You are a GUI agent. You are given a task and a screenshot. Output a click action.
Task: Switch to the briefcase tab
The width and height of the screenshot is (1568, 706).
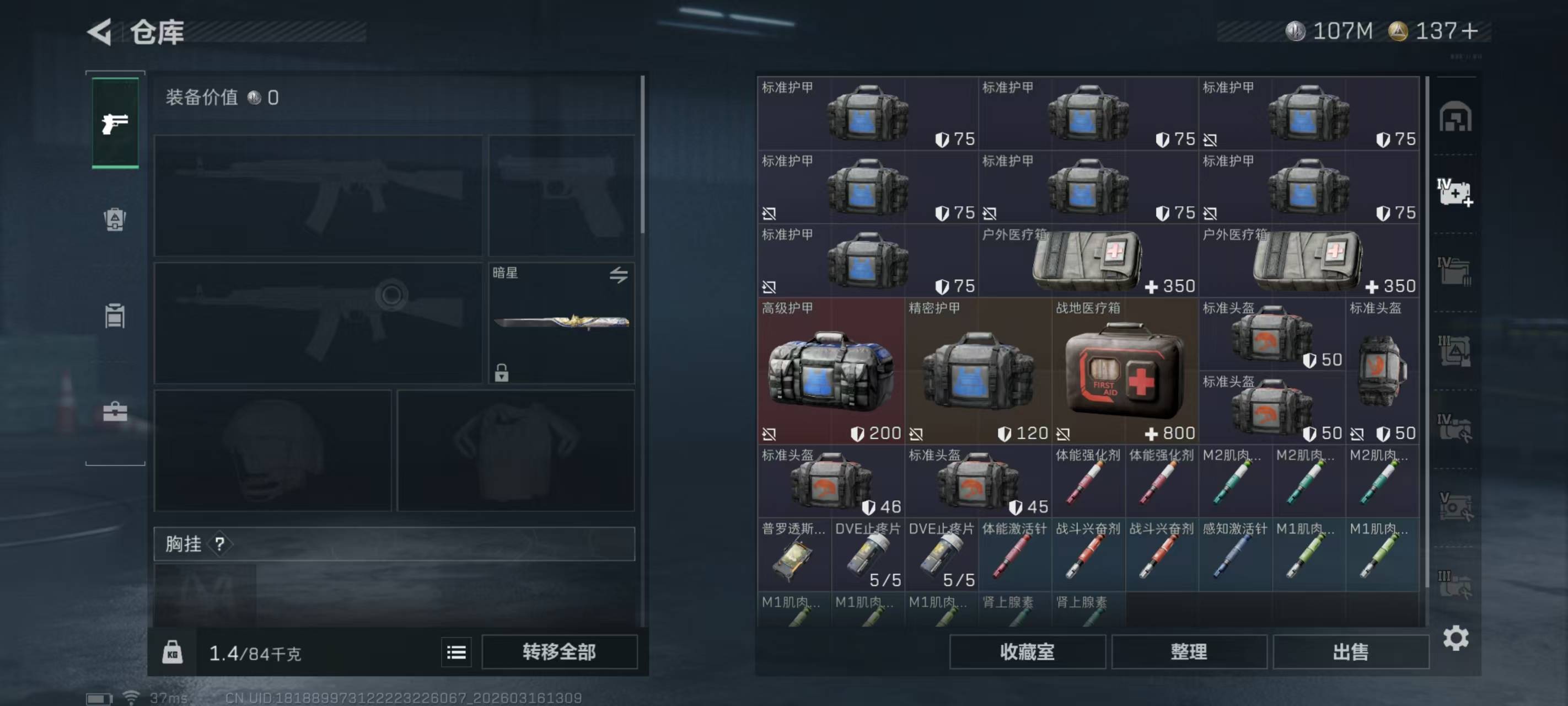click(115, 413)
